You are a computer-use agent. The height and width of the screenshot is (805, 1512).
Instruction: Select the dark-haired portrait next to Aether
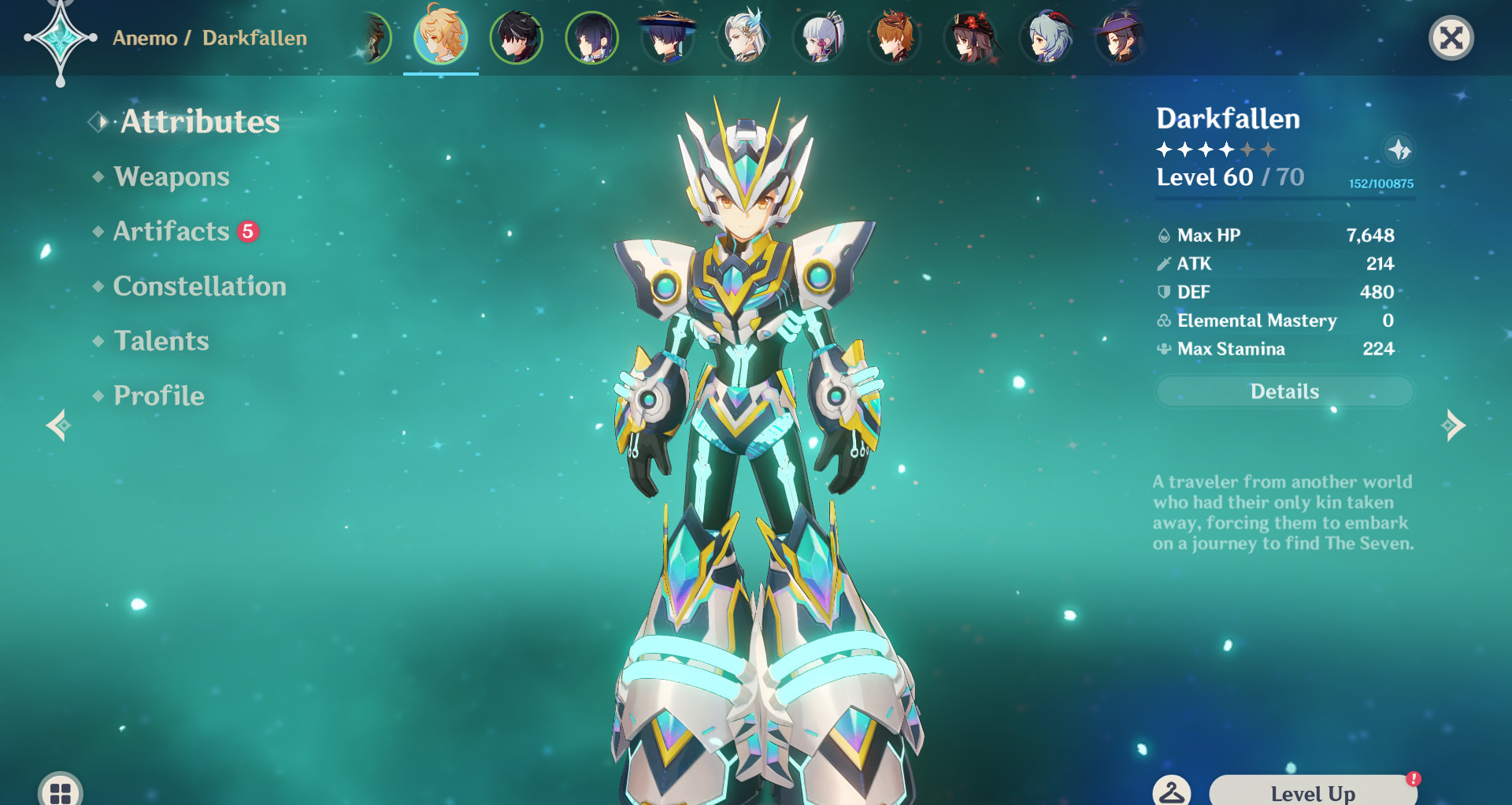[516, 38]
